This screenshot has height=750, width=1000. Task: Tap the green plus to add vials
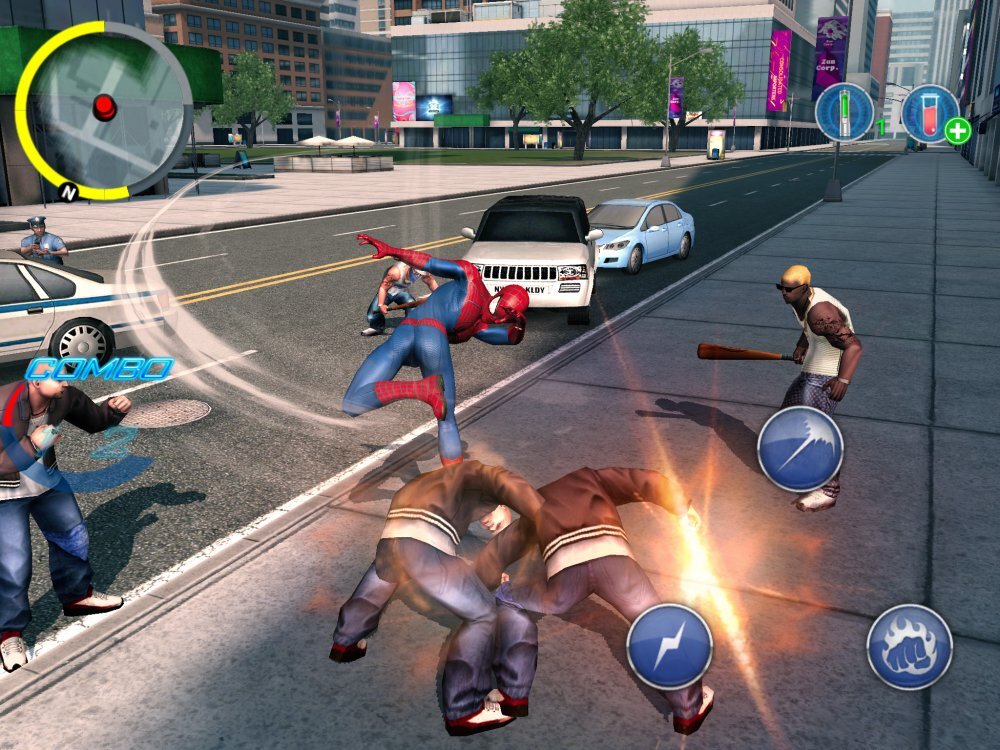coord(957,131)
